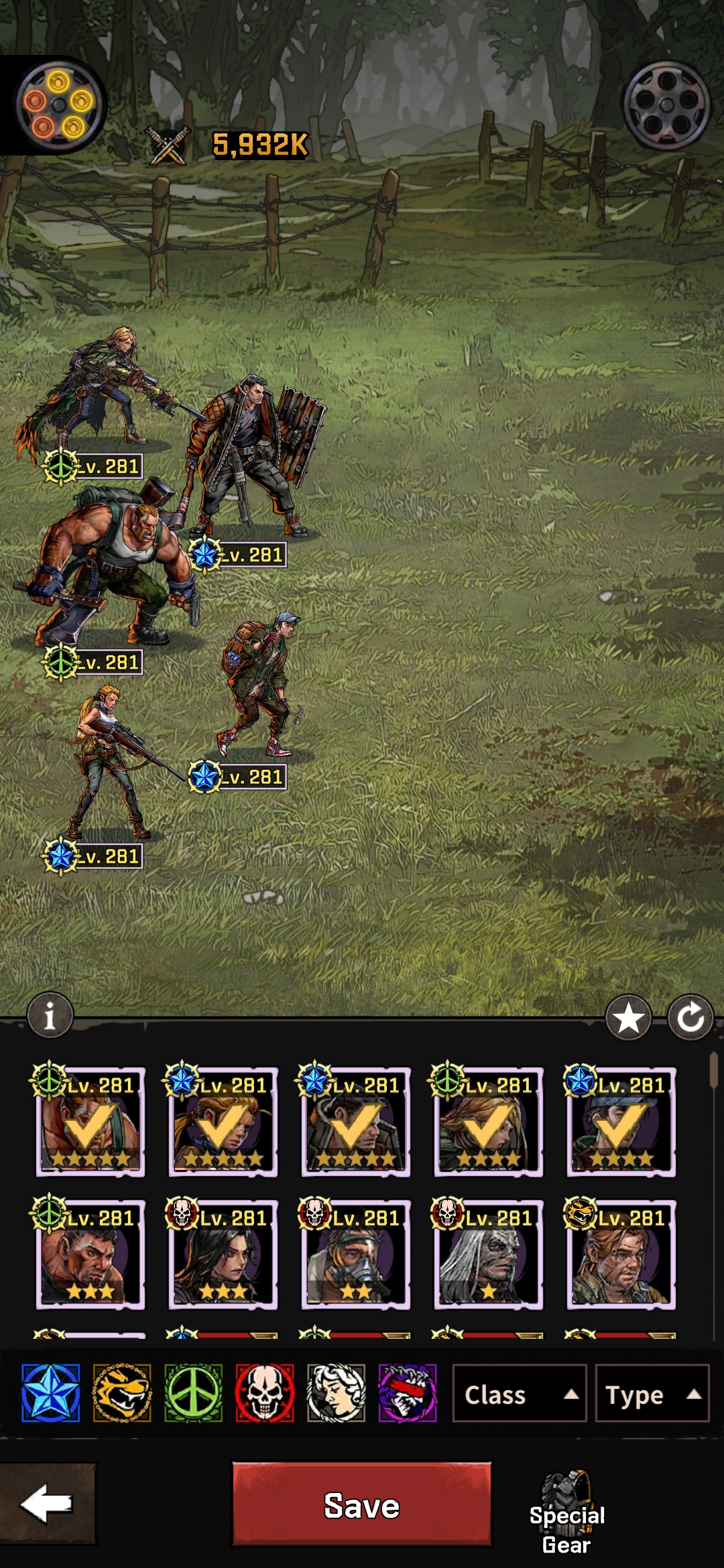
Task: Filter heroes by blue star faction
Action: pyautogui.click(x=50, y=1394)
